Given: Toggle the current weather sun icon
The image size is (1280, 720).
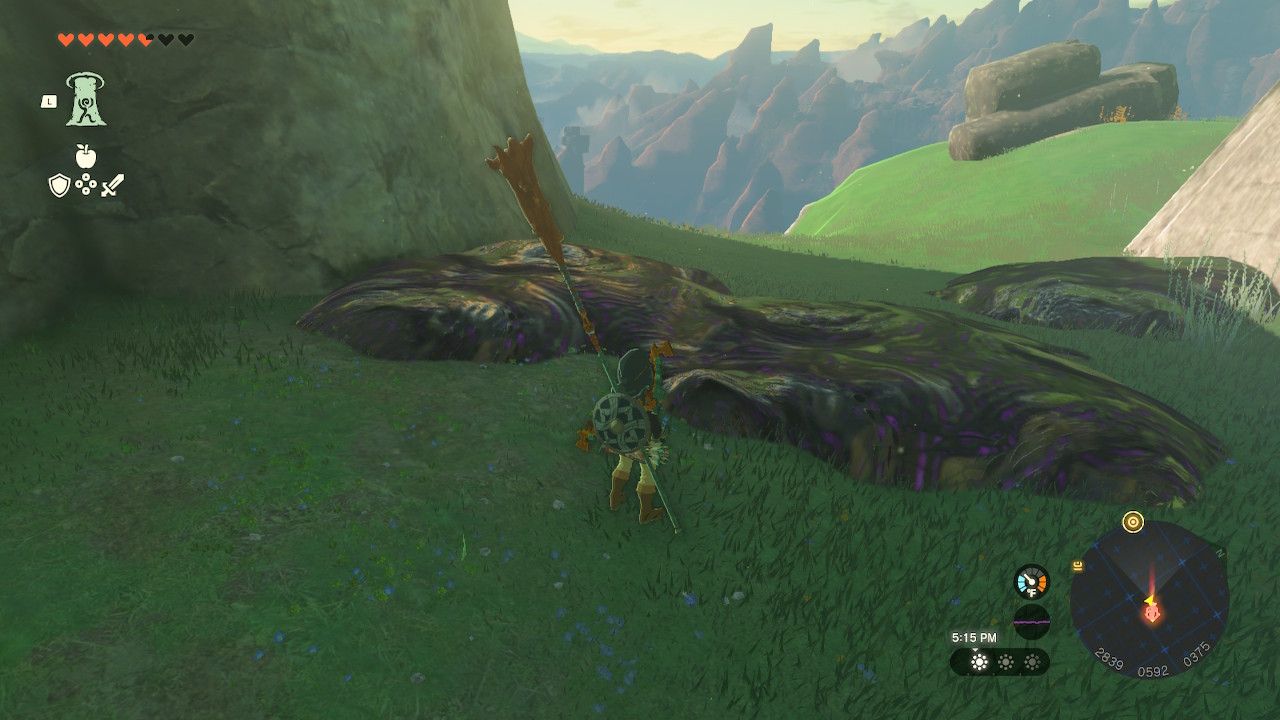Looking at the screenshot, I should click(979, 661).
